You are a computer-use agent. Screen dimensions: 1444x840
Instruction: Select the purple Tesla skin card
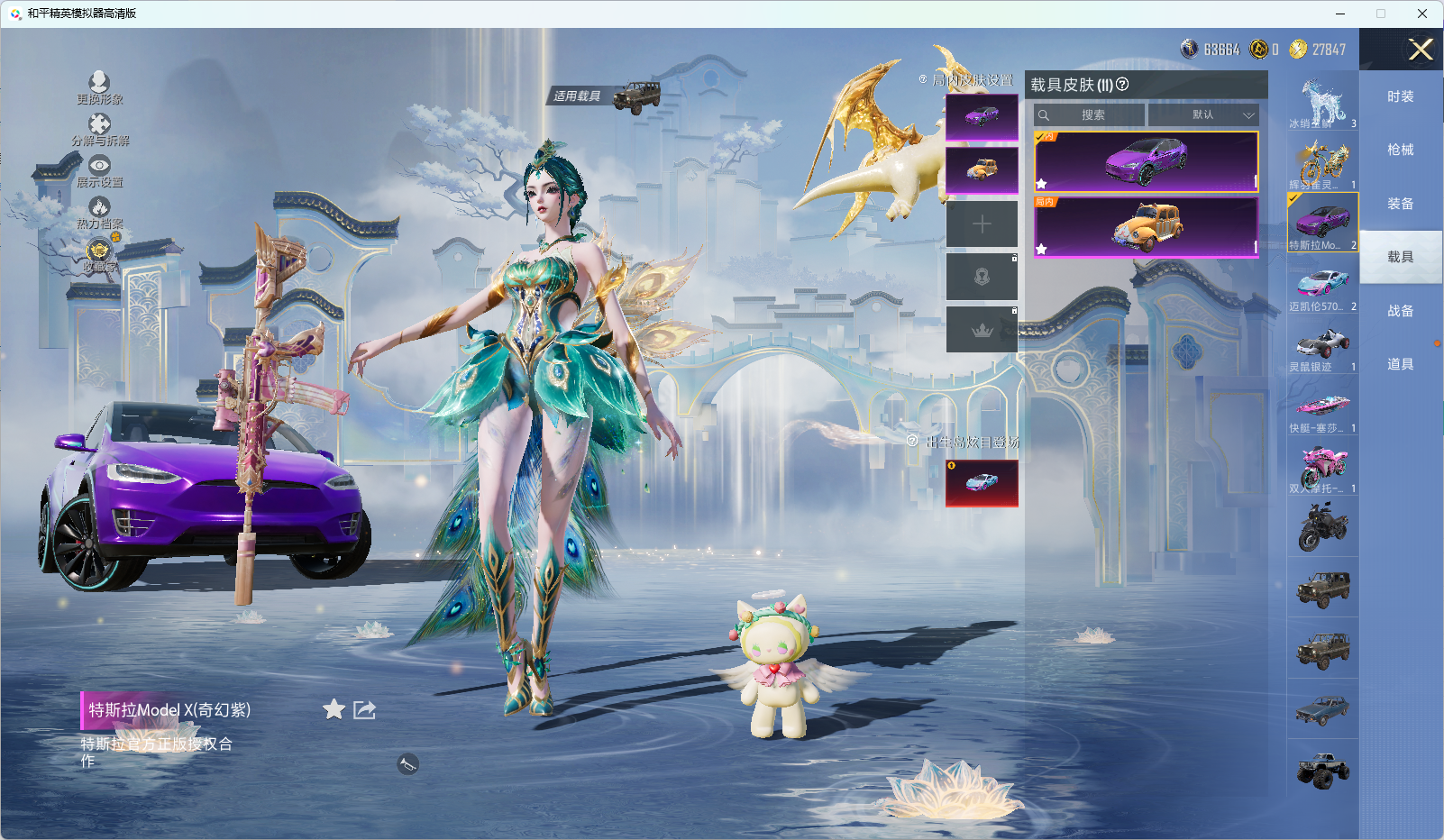click(1146, 161)
